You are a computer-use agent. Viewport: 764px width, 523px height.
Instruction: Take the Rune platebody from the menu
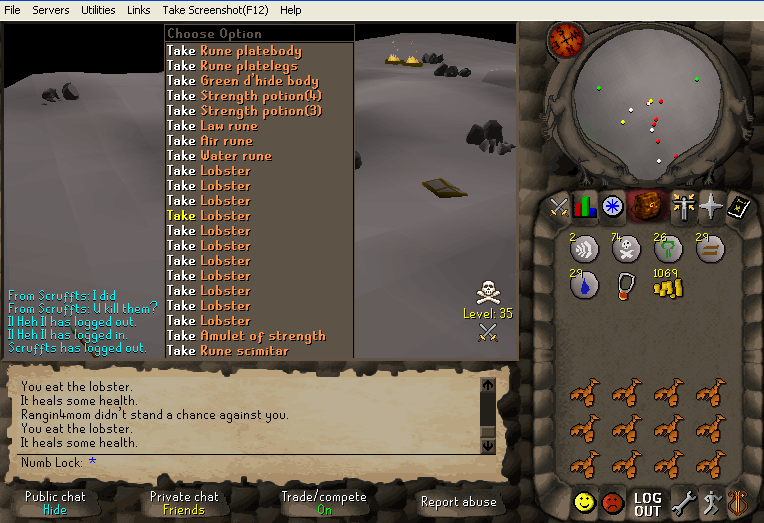(x=250, y=51)
